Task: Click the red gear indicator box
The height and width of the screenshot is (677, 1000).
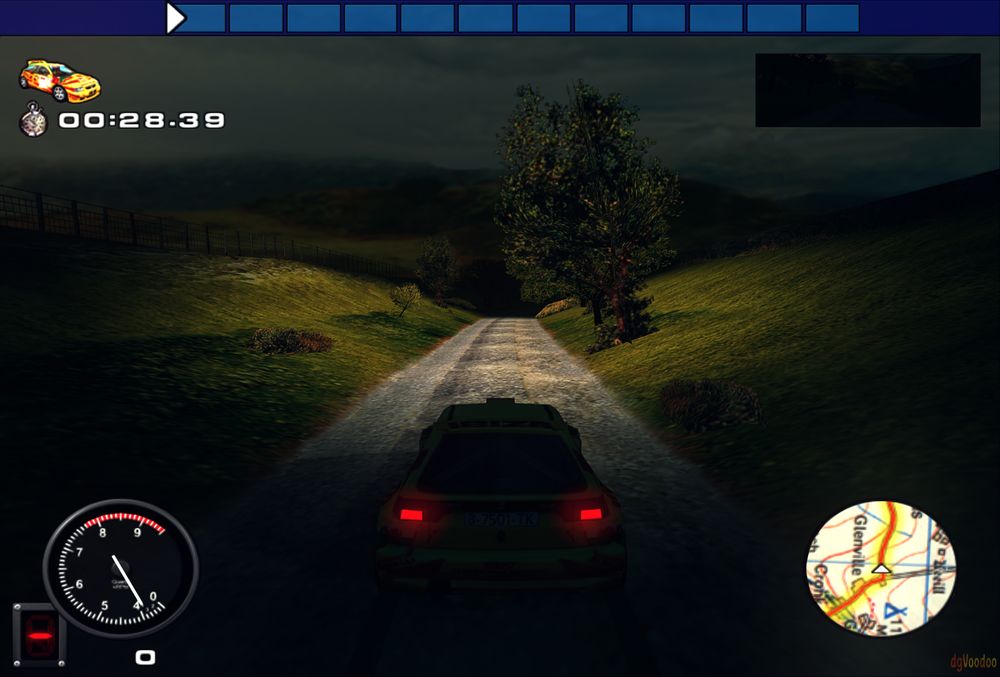Action: coord(39,635)
